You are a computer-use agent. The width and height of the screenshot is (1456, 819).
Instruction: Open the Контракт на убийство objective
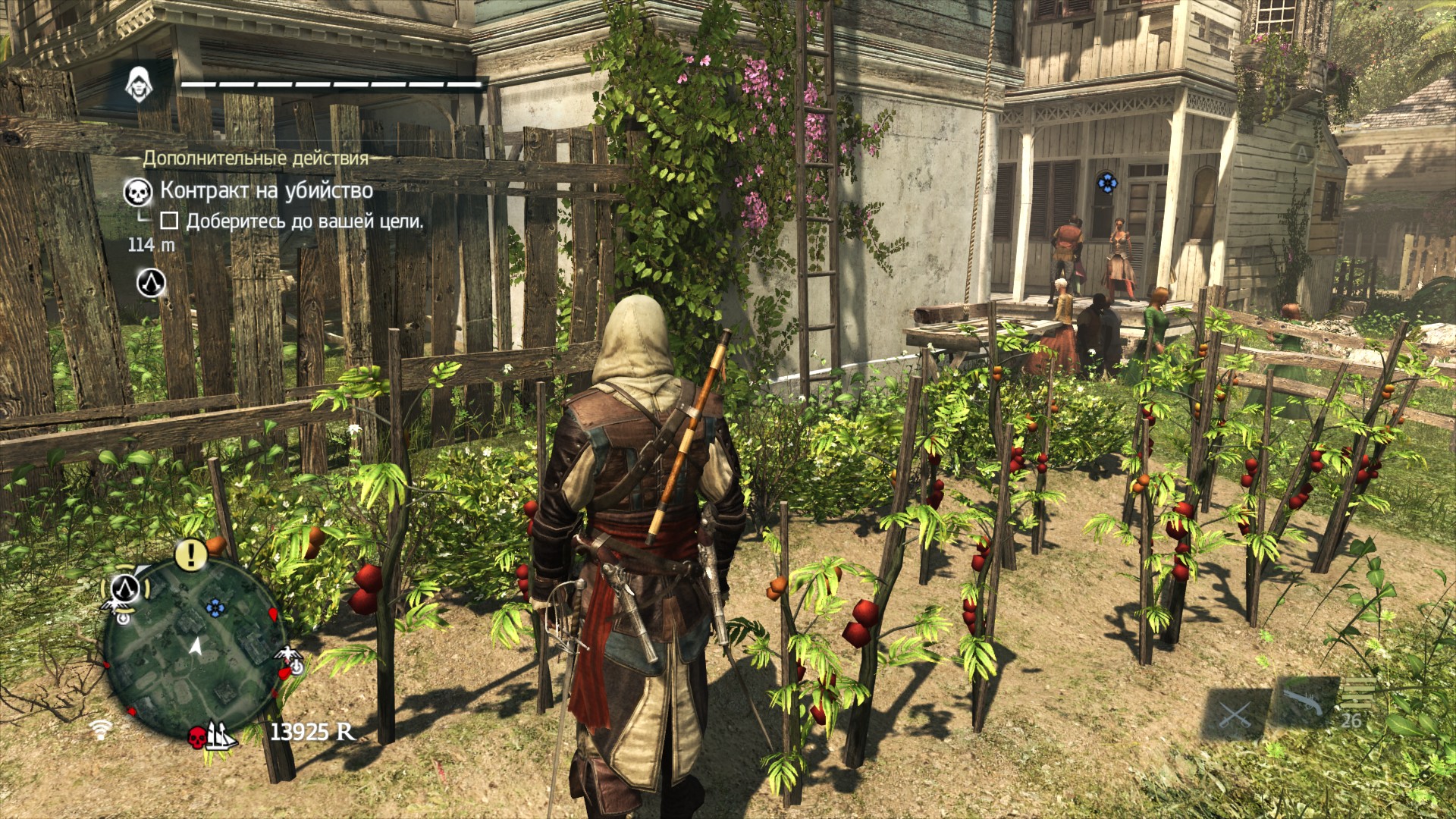(x=265, y=190)
